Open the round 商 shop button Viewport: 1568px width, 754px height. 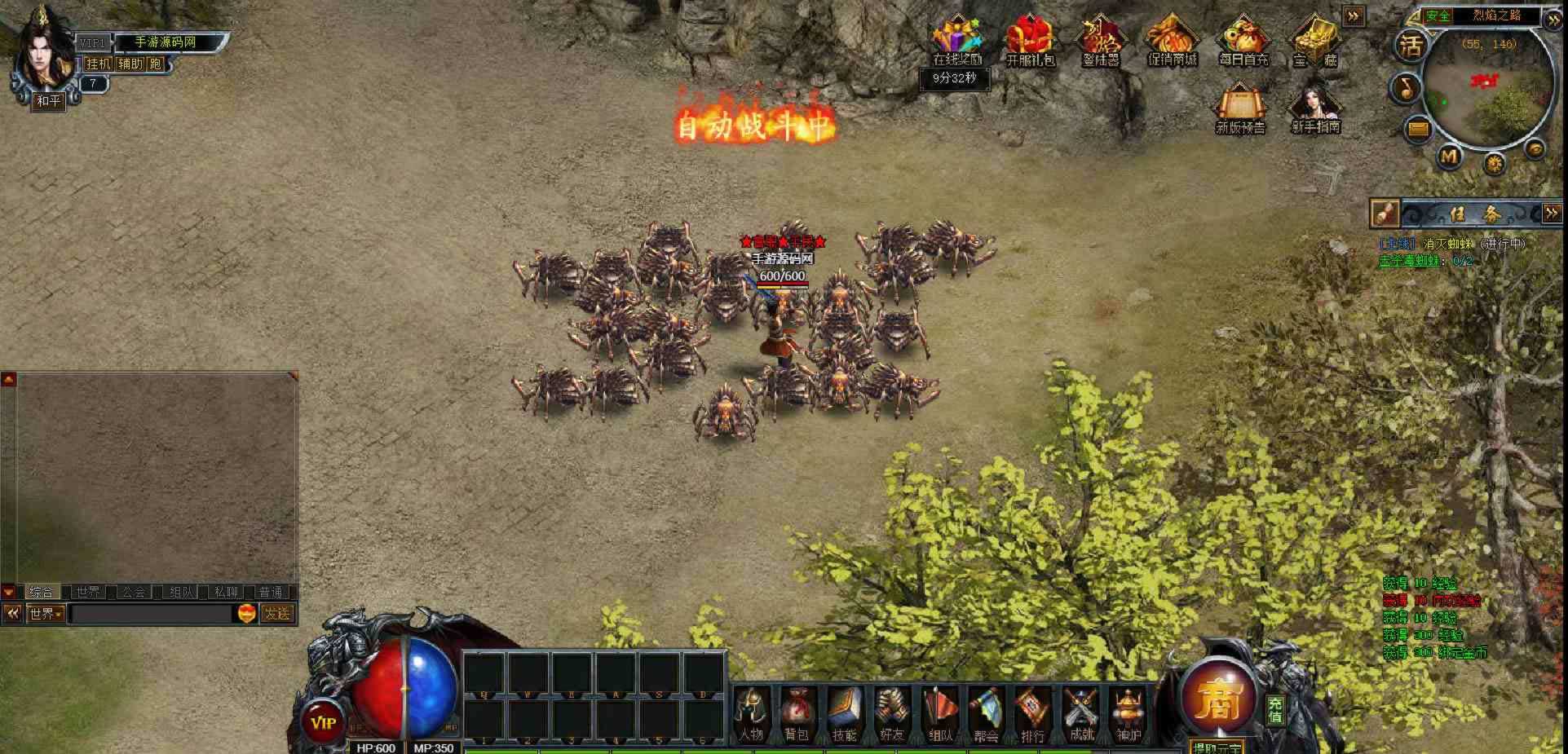1219,699
